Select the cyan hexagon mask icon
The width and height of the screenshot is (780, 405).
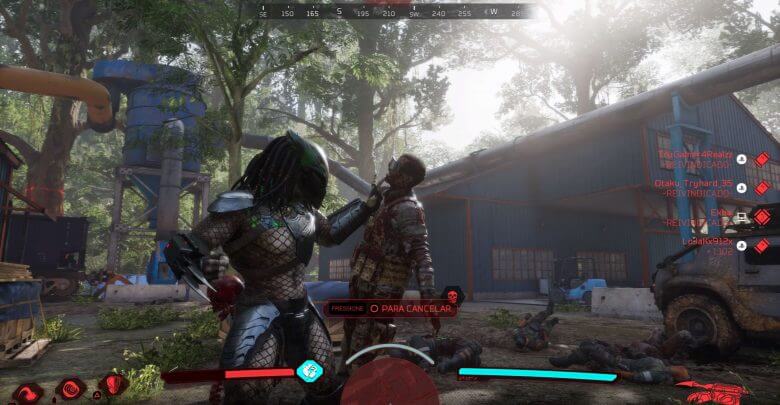point(310,371)
